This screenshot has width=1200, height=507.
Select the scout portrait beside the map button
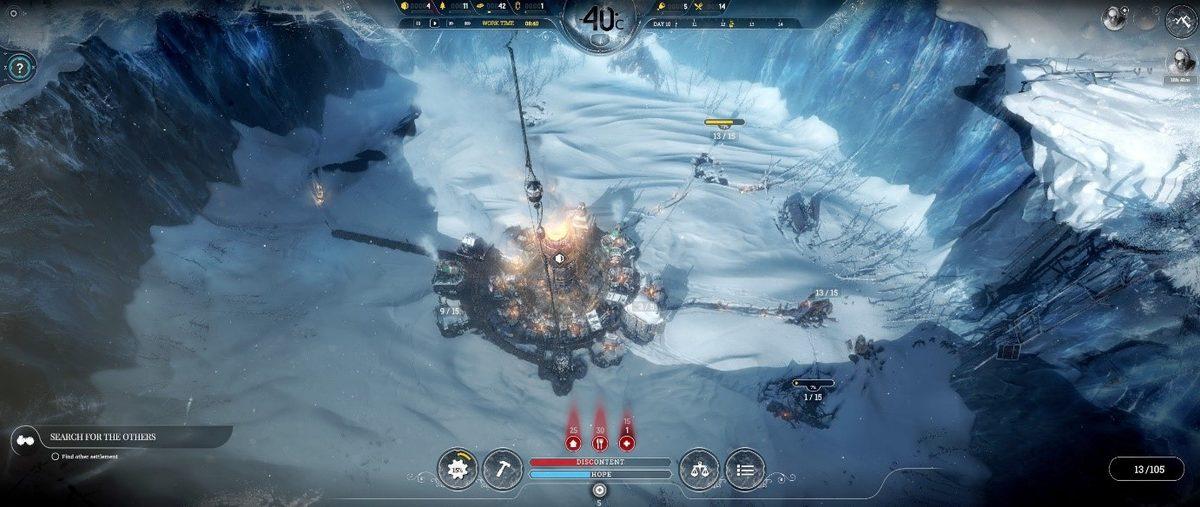tap(1113, 17)
